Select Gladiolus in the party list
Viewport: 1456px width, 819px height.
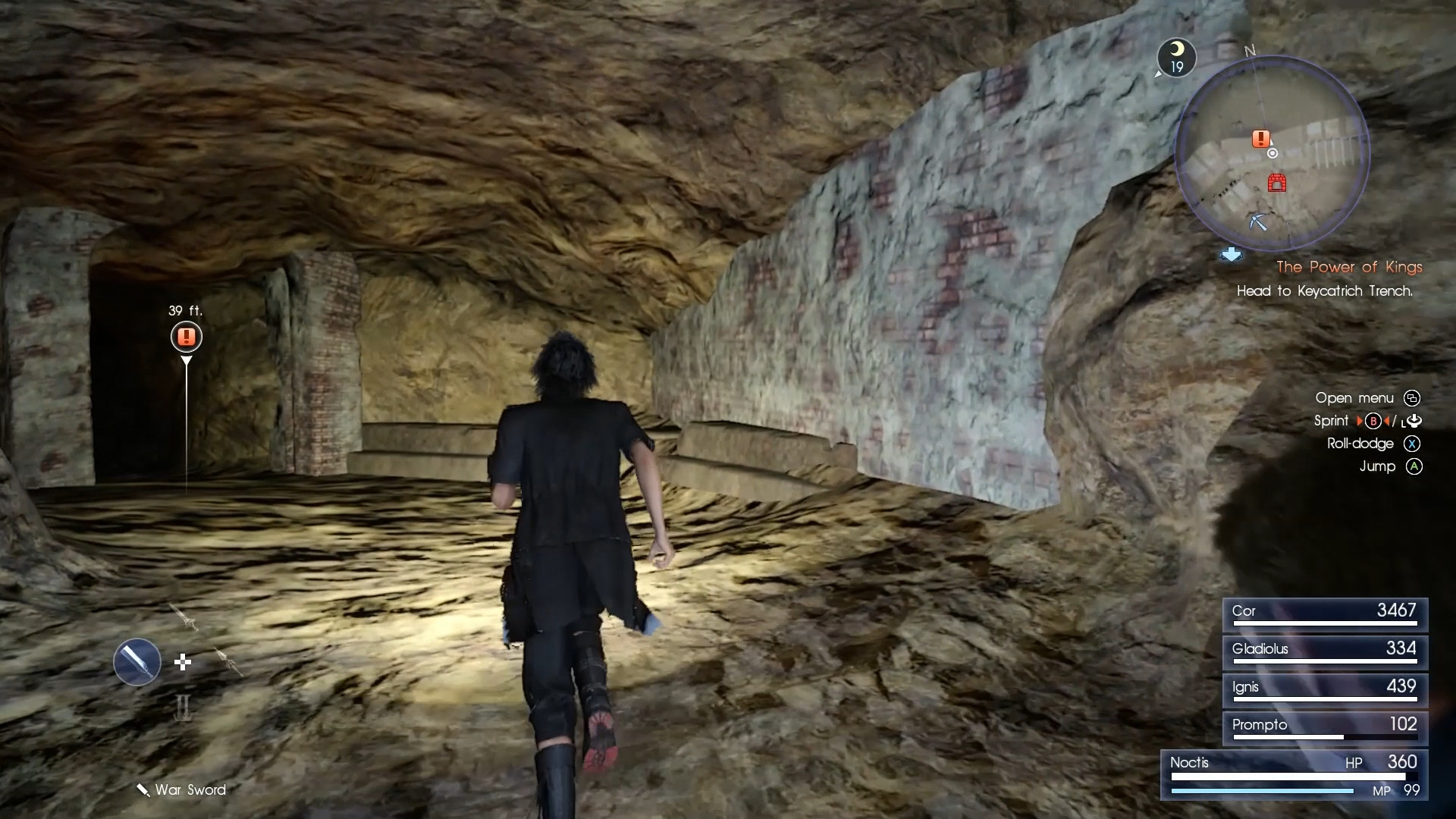click(x=1324, y=652)
